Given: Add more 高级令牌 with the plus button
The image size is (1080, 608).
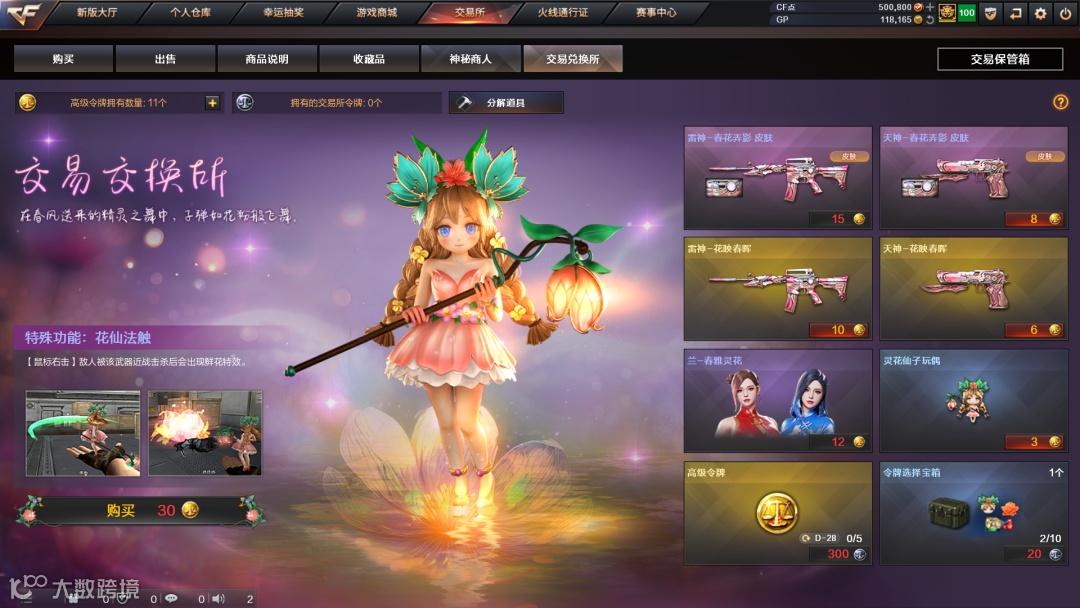Looking at the screenshot, I should point(212,103).
